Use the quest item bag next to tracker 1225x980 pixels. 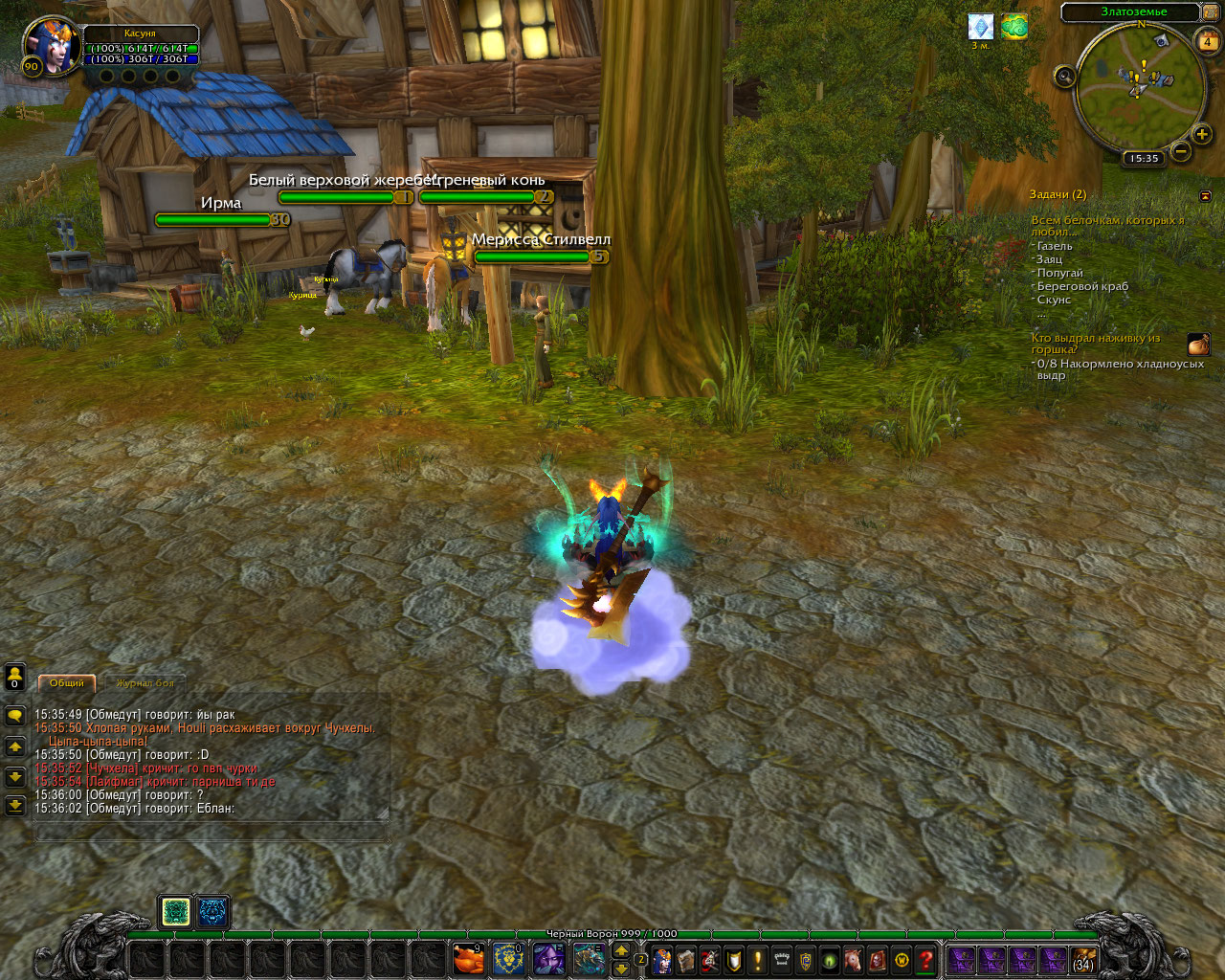(1198, 345)
